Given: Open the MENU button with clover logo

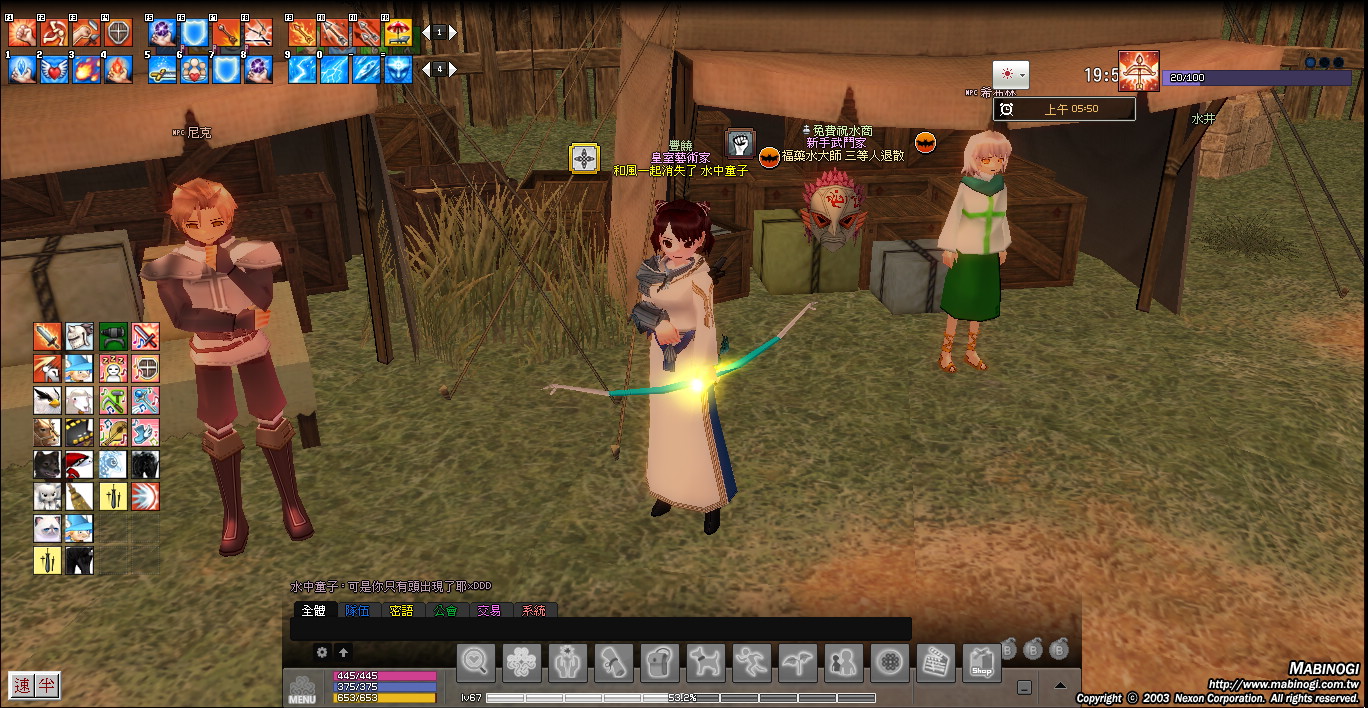Looking at the screenshot, I should [x=301, y=688].
